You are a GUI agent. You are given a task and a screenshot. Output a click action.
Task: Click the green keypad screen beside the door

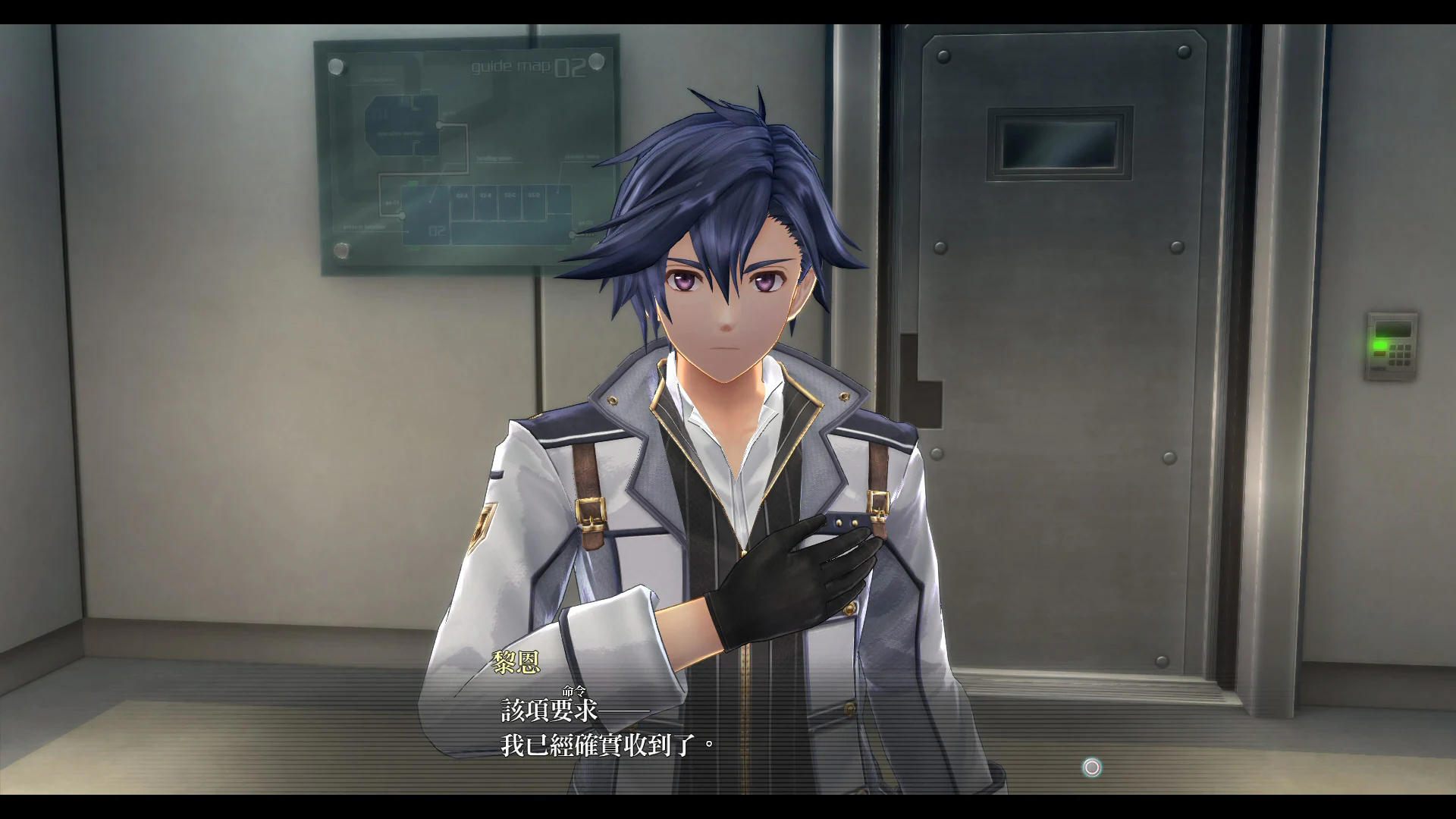(1393, 329)
